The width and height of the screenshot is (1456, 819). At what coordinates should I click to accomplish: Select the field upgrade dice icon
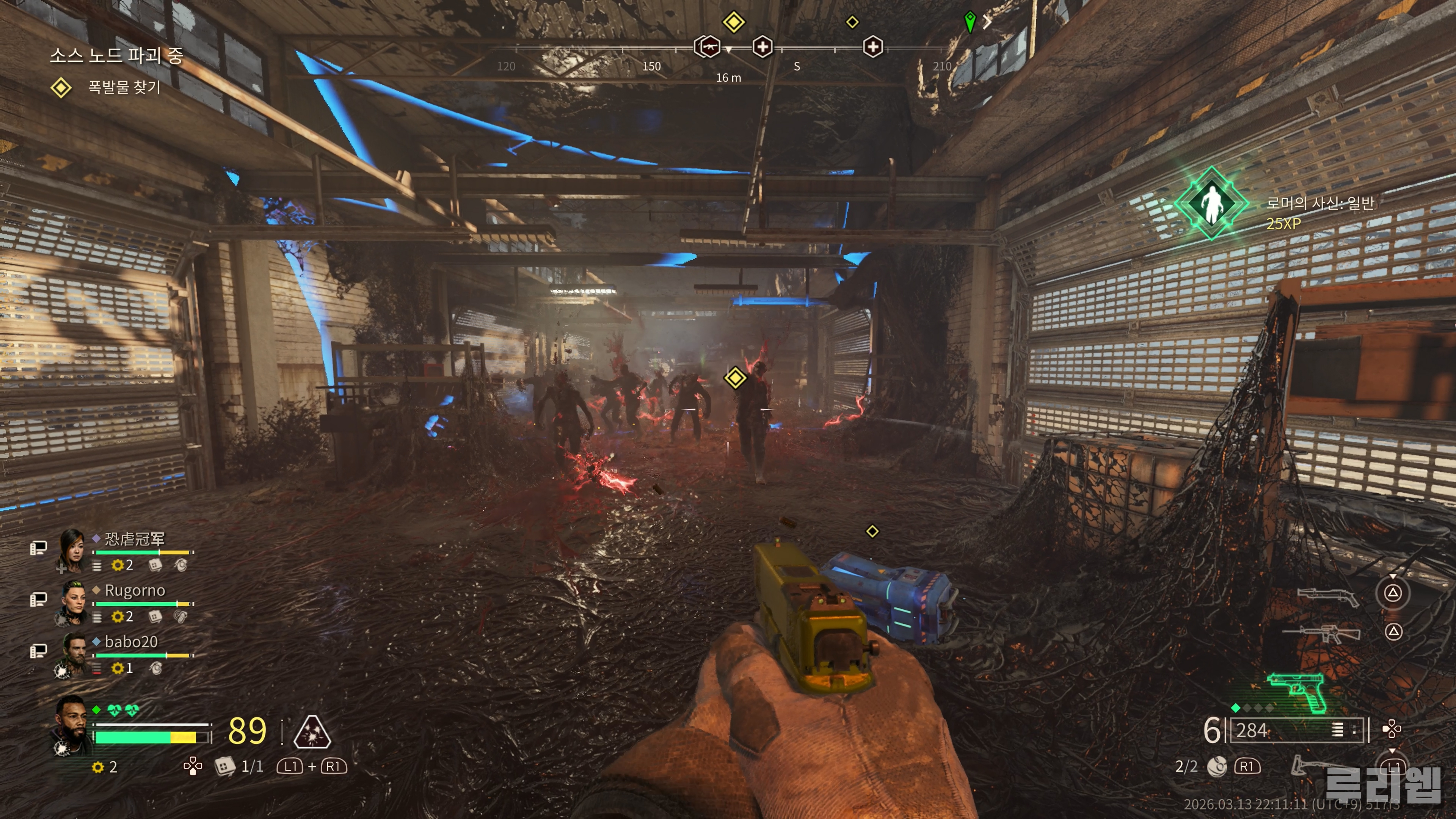tap(224, 766)
